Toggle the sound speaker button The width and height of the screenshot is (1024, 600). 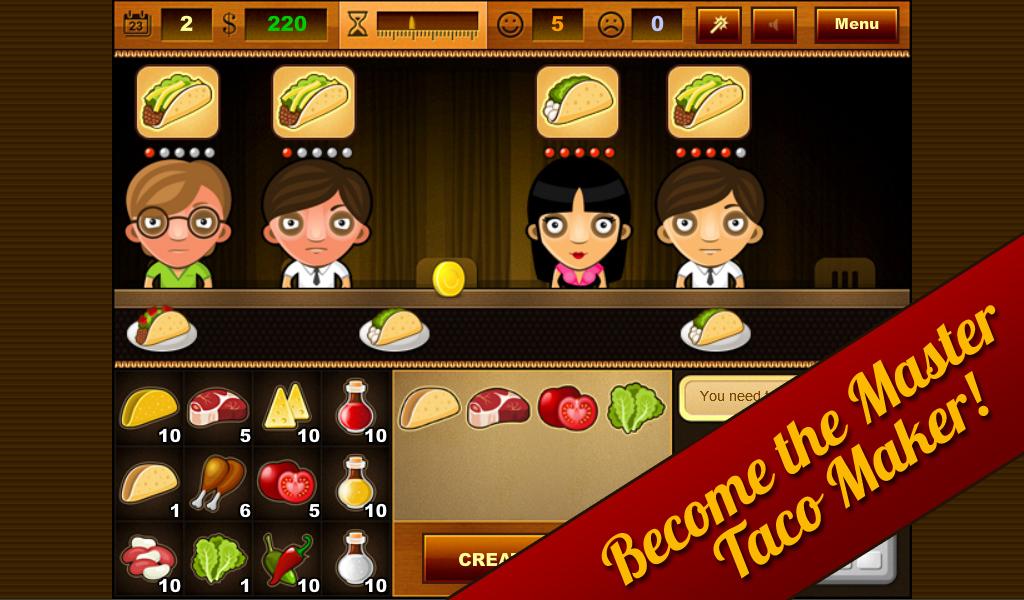pos(774,24)
